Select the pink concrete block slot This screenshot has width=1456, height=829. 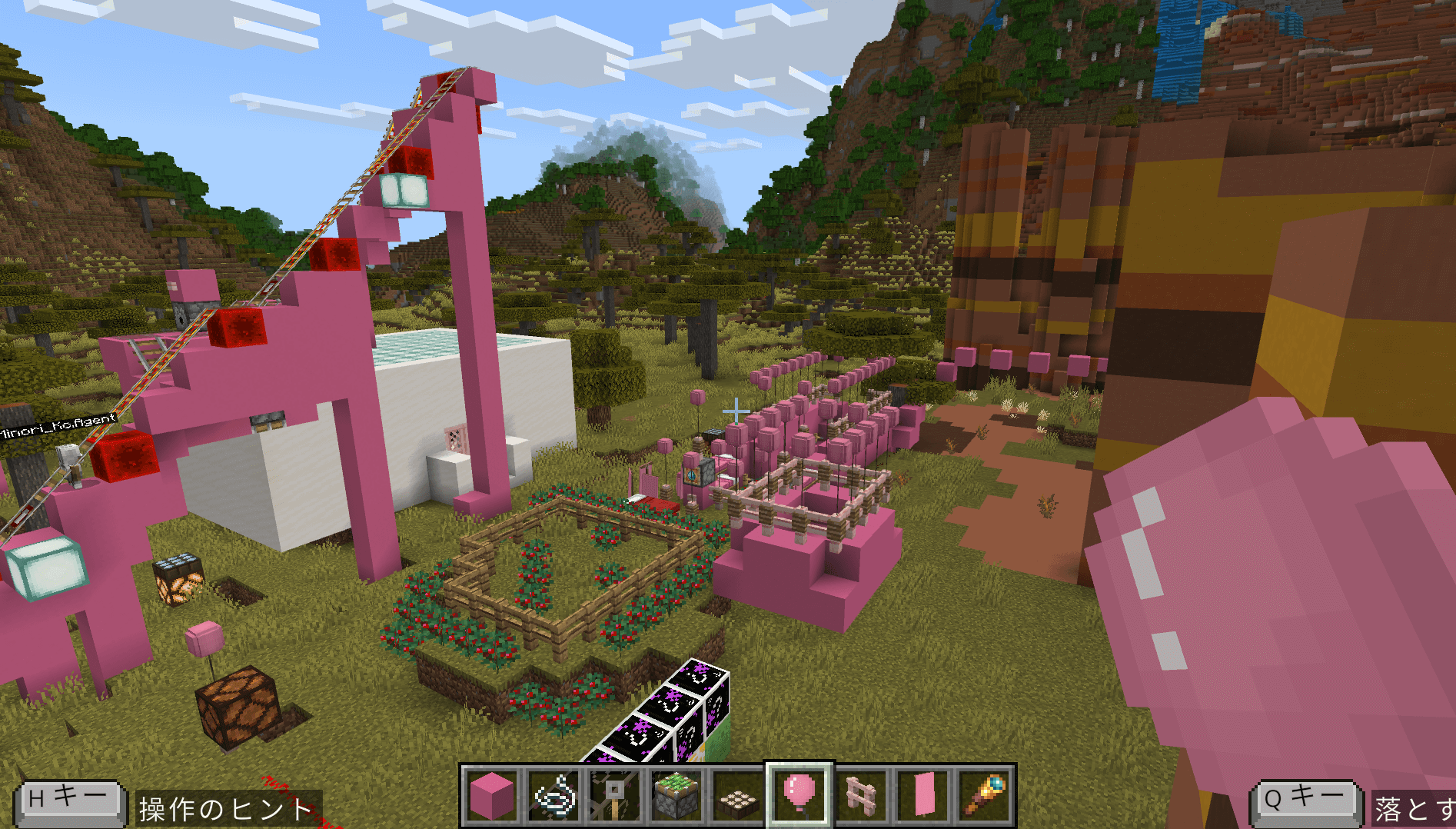[492, 797]
